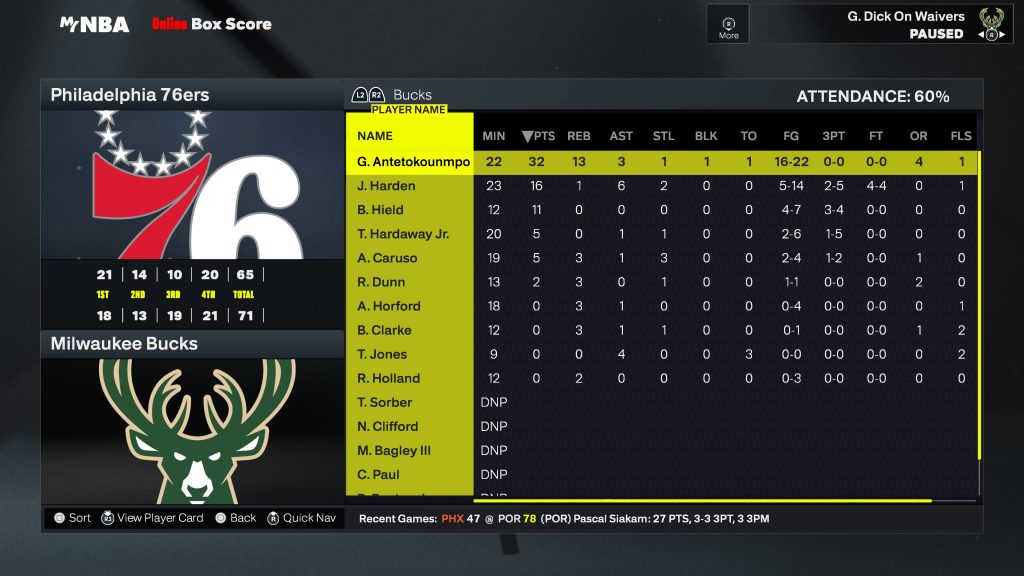
Task: Sort the table by the PTS column
Action: tap(538, 136)
